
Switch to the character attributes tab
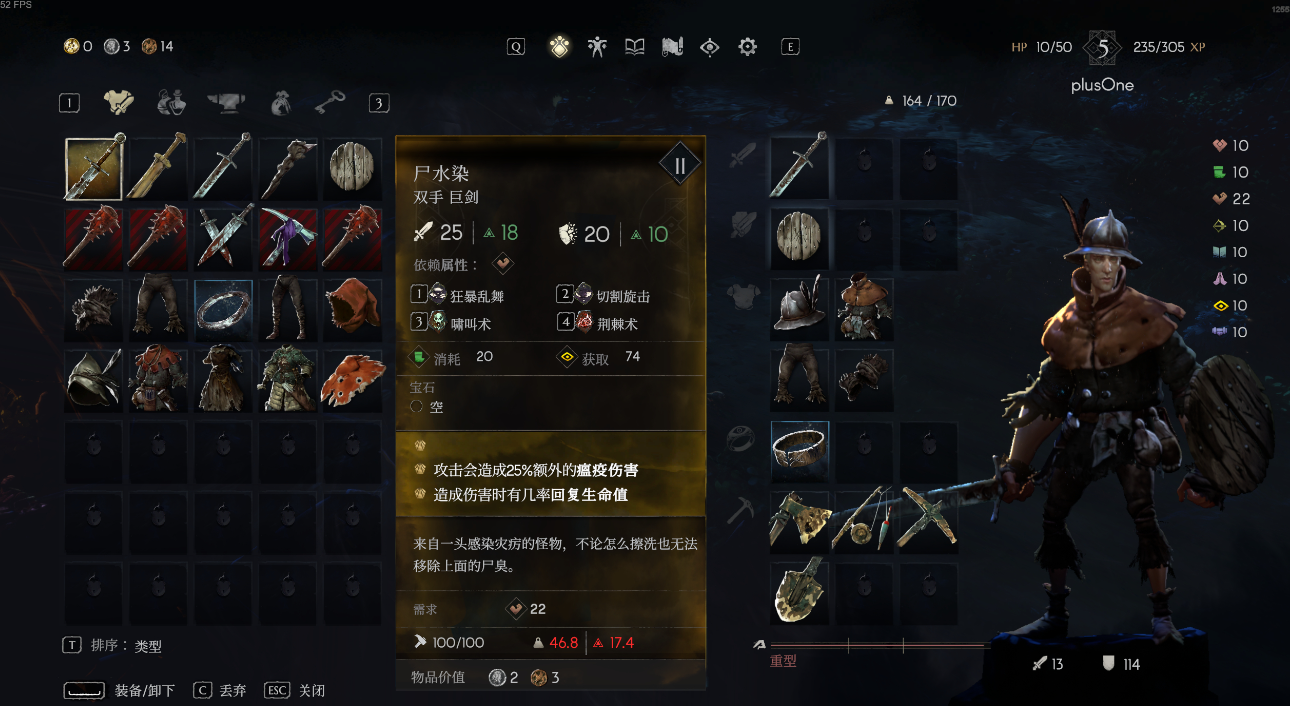coord(597,47)
